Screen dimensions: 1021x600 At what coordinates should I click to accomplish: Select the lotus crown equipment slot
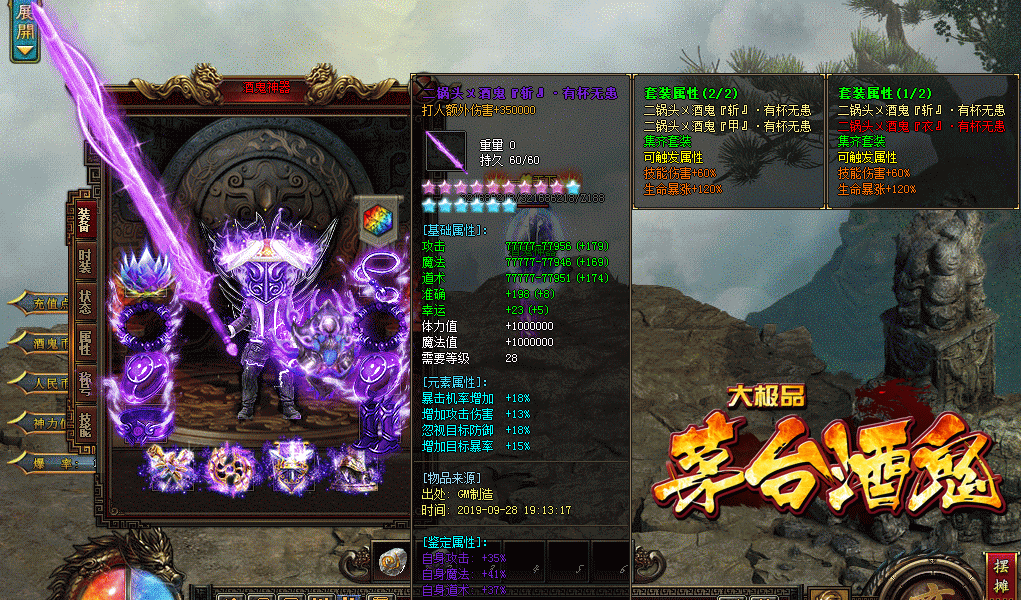(140, 275)
